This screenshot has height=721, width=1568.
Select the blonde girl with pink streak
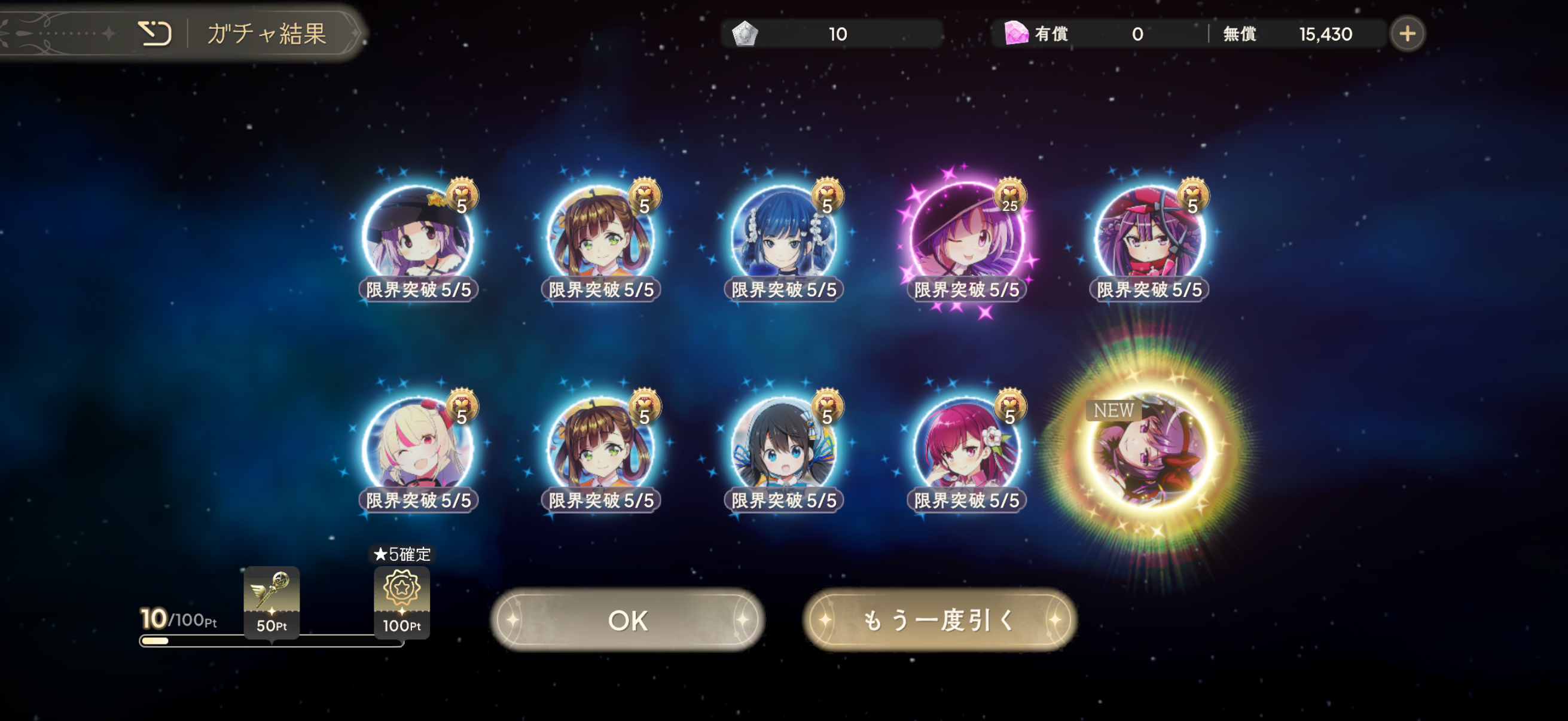pyautogui.click(x=418, y=448)
